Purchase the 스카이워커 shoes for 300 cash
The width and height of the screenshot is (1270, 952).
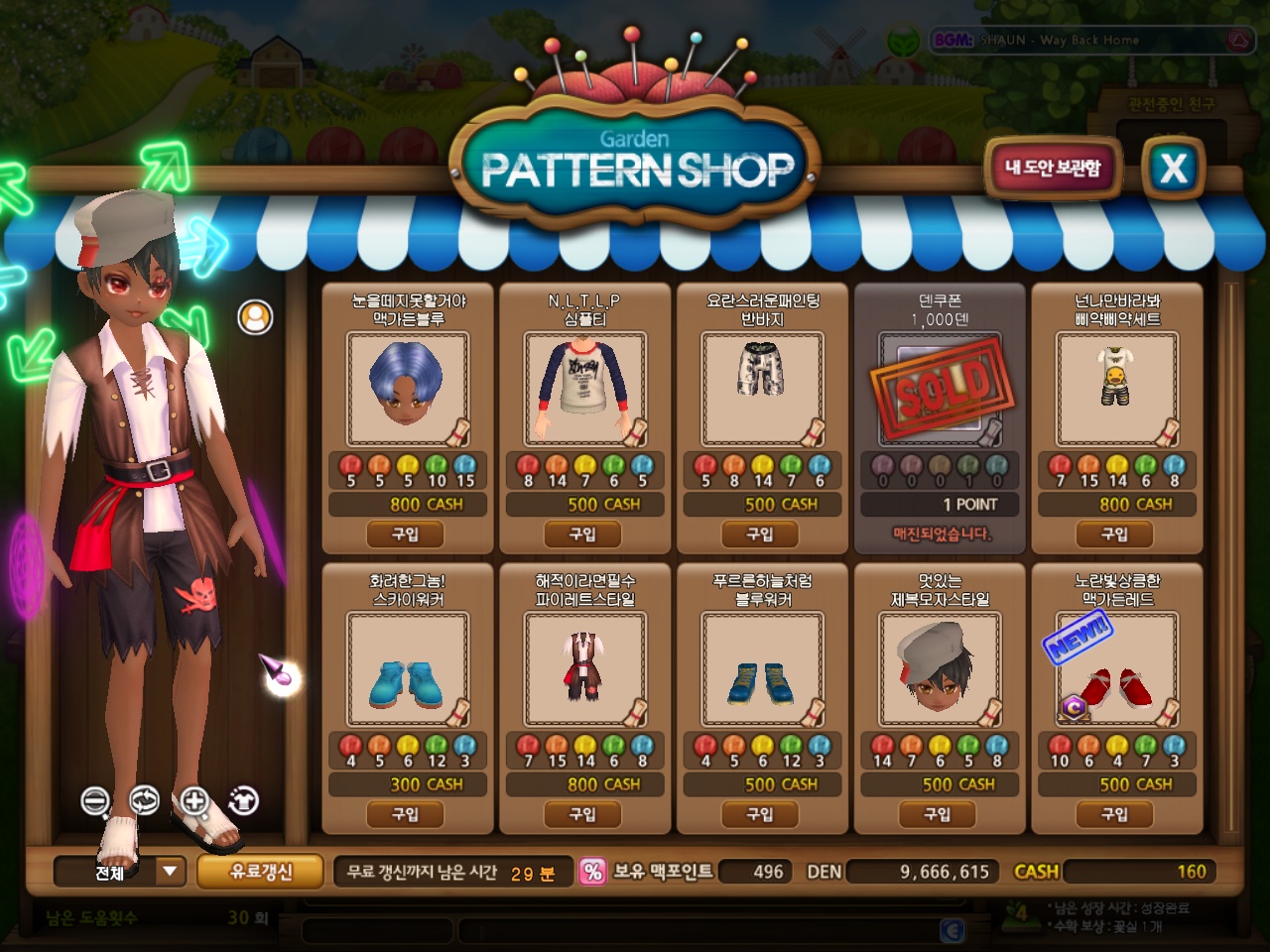click(x=406, y=814)
